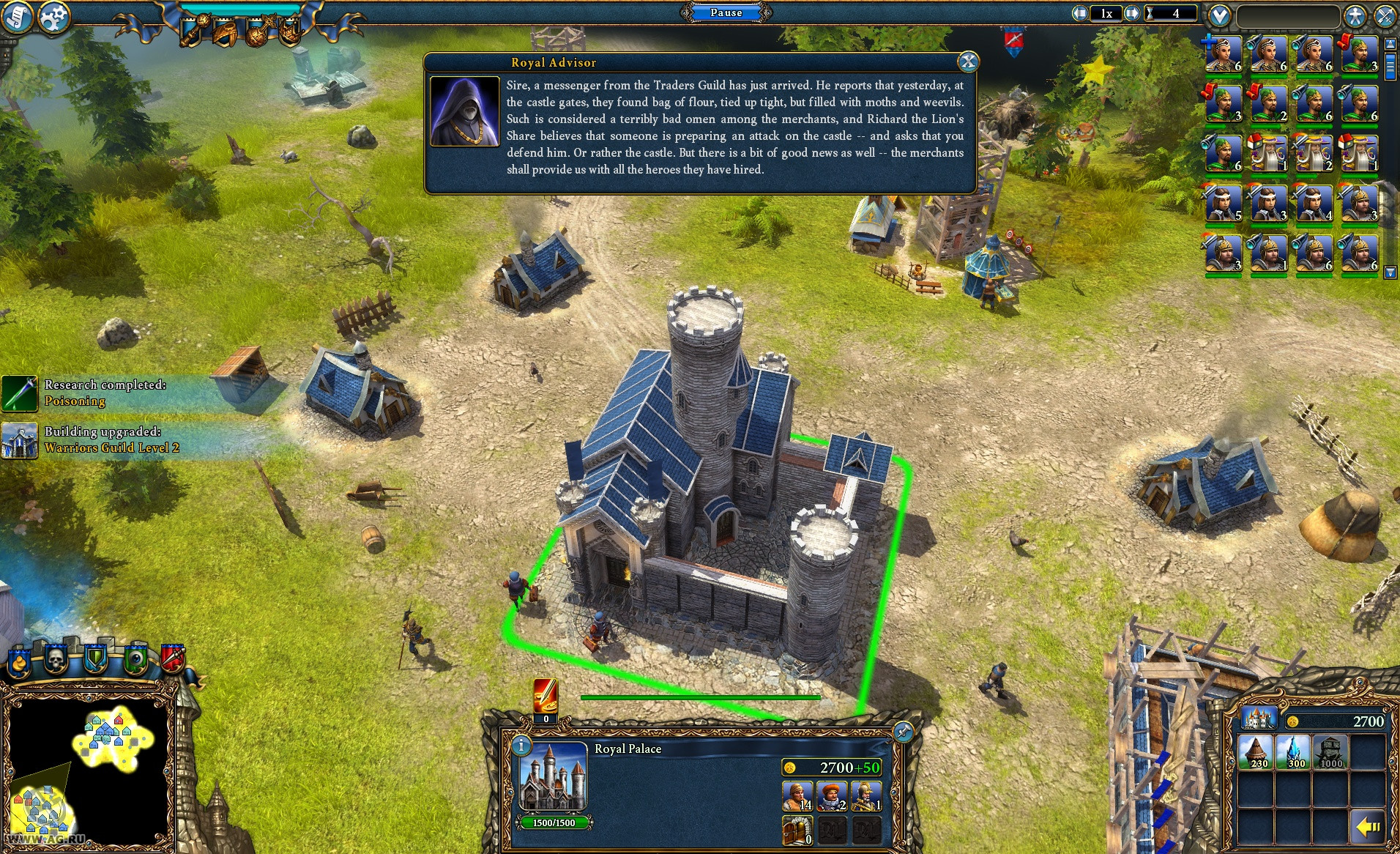Click the Pause button
The image size is (1400, 854).
[726, 12]
